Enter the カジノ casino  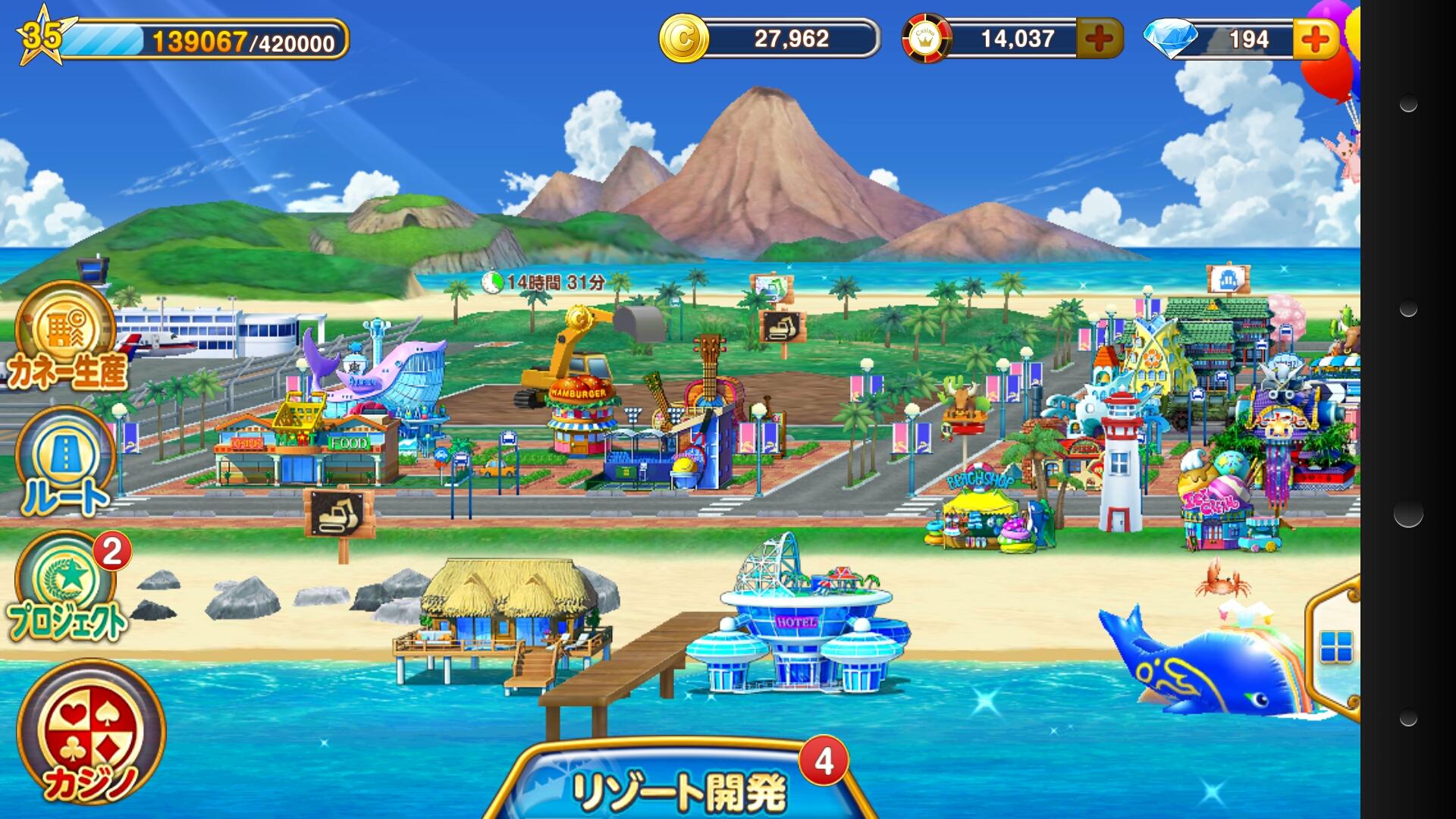click(x=91, y=732)
